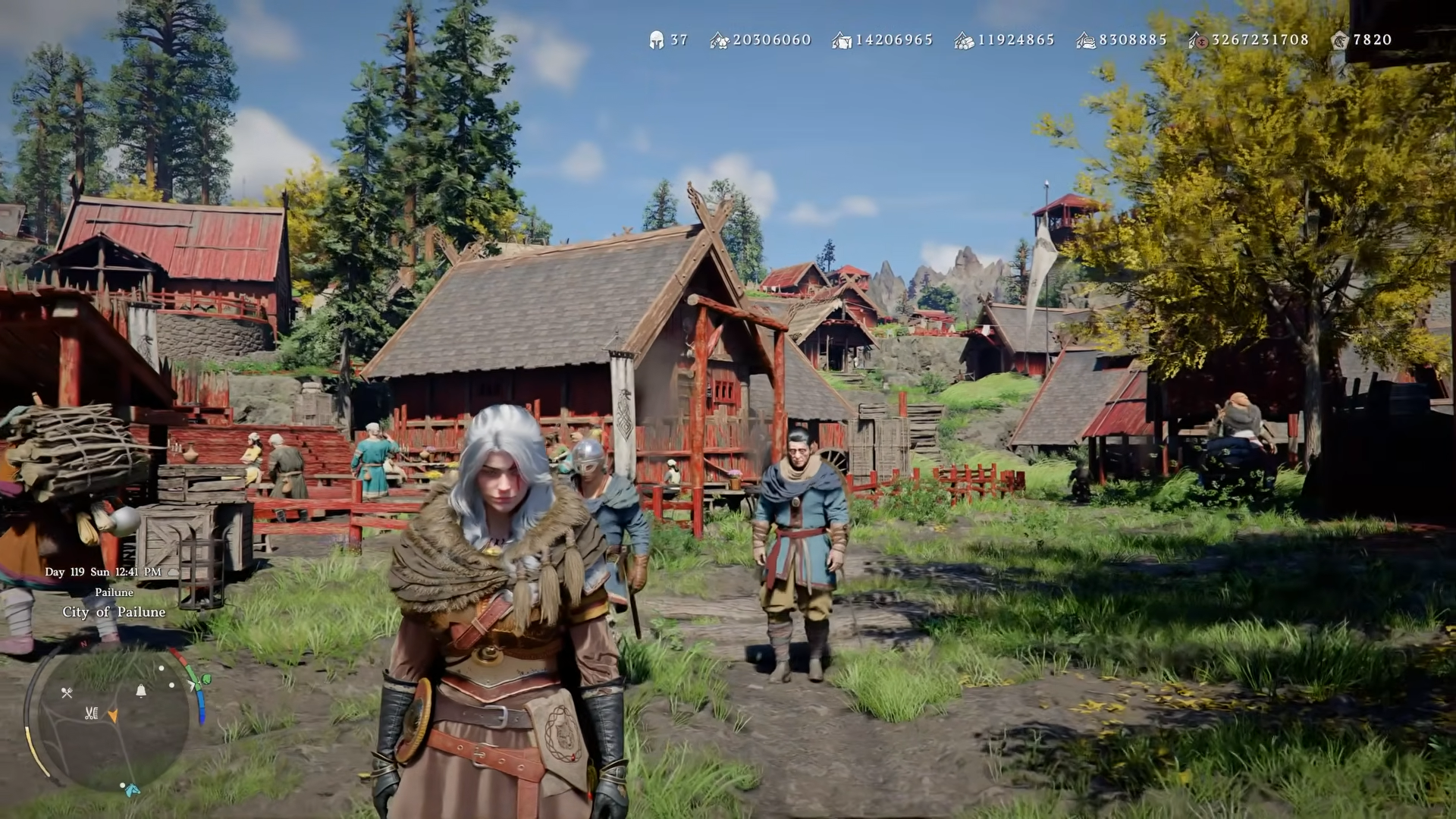Select the horse head shield icon

(1339, 40)
